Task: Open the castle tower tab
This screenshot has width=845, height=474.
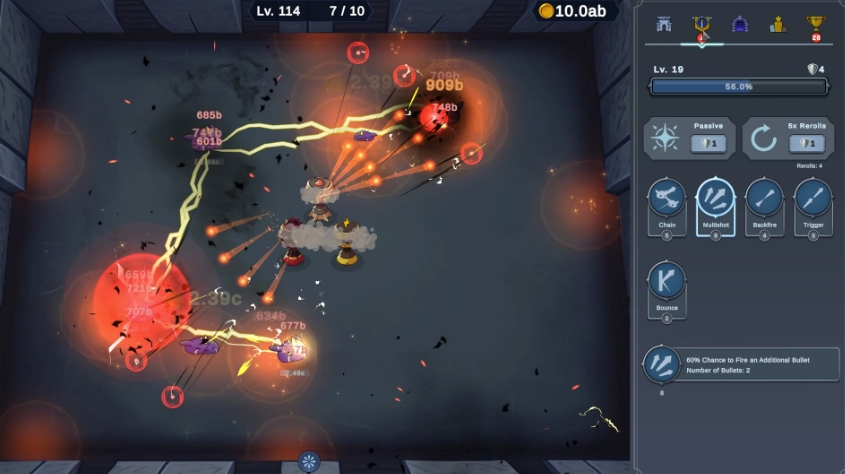Action: point(663,25)
